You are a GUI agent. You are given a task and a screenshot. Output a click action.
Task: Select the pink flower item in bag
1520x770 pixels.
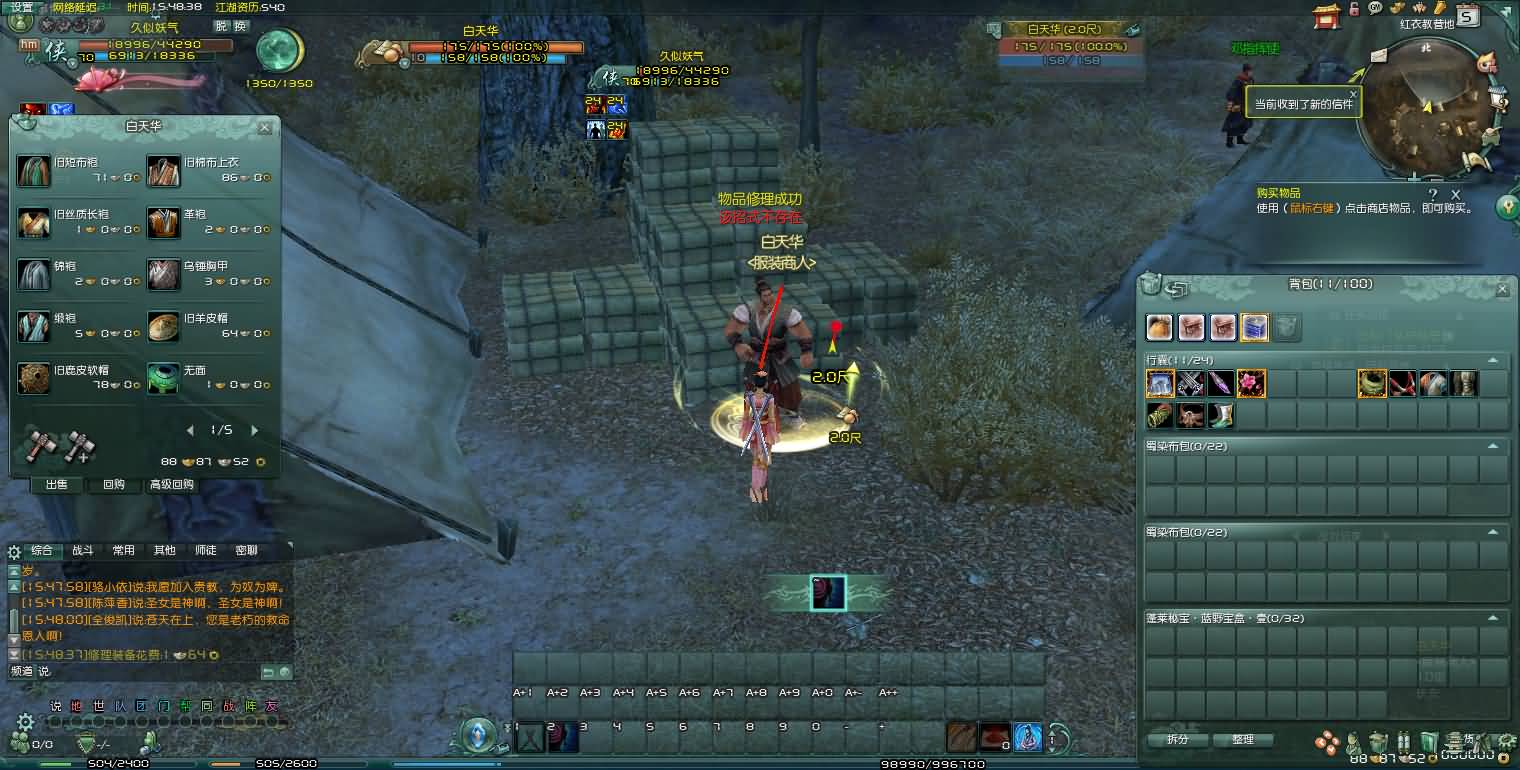1251,383
